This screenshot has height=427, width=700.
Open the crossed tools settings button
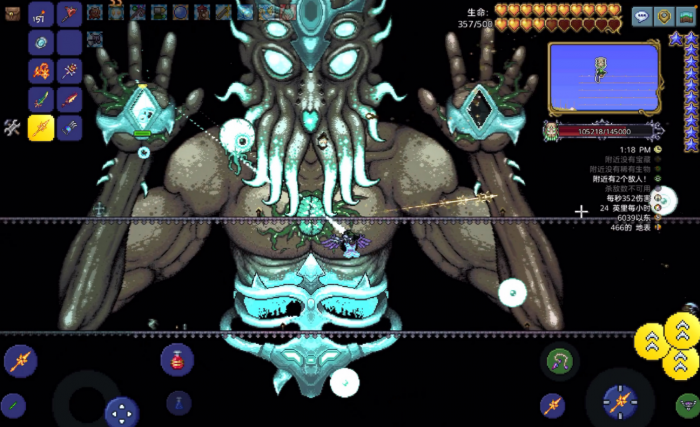[12, 127]
